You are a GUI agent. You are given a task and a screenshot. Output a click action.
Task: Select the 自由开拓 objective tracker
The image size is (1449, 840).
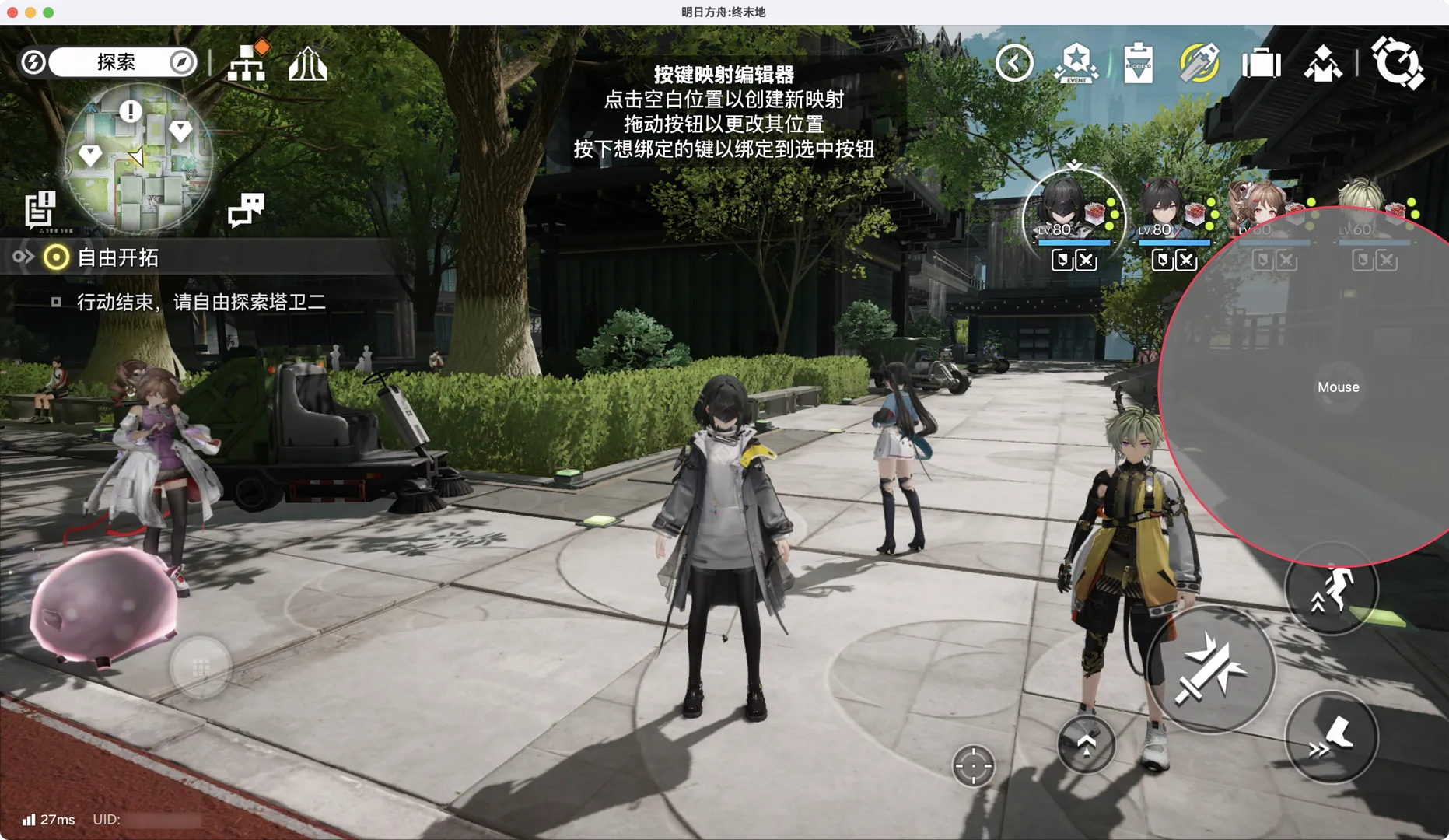click(117, 257)
